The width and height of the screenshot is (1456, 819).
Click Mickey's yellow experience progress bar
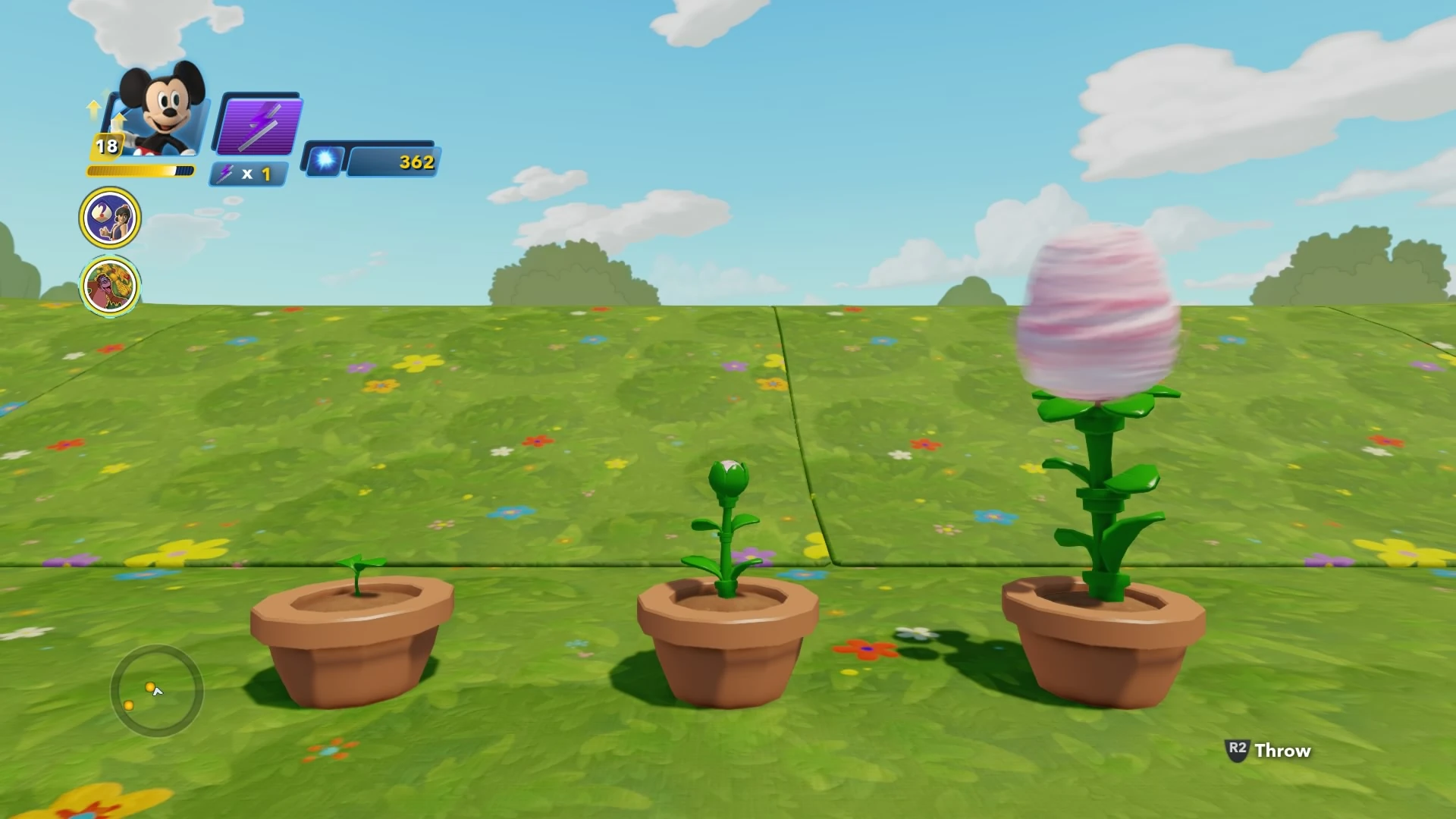[140, 171]
